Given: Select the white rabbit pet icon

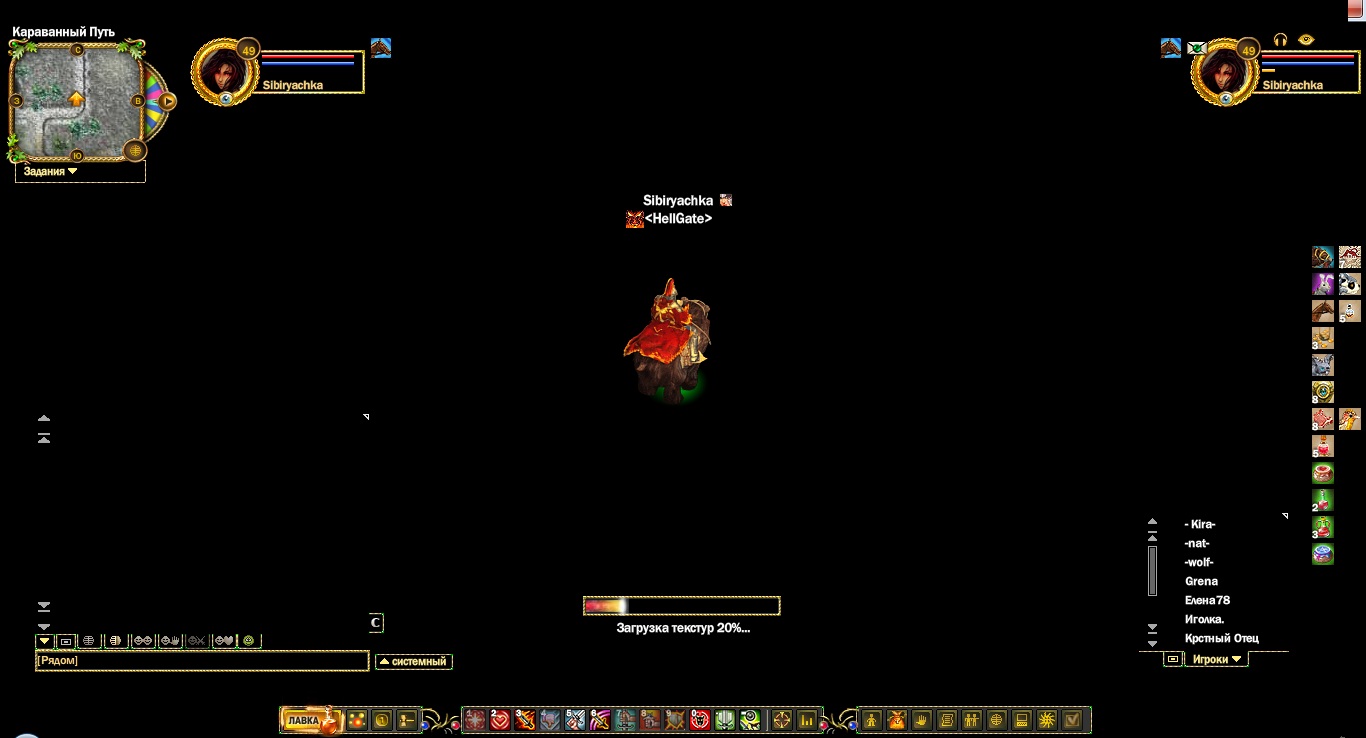Looking at the screenshot, I should pos(1323,284).
